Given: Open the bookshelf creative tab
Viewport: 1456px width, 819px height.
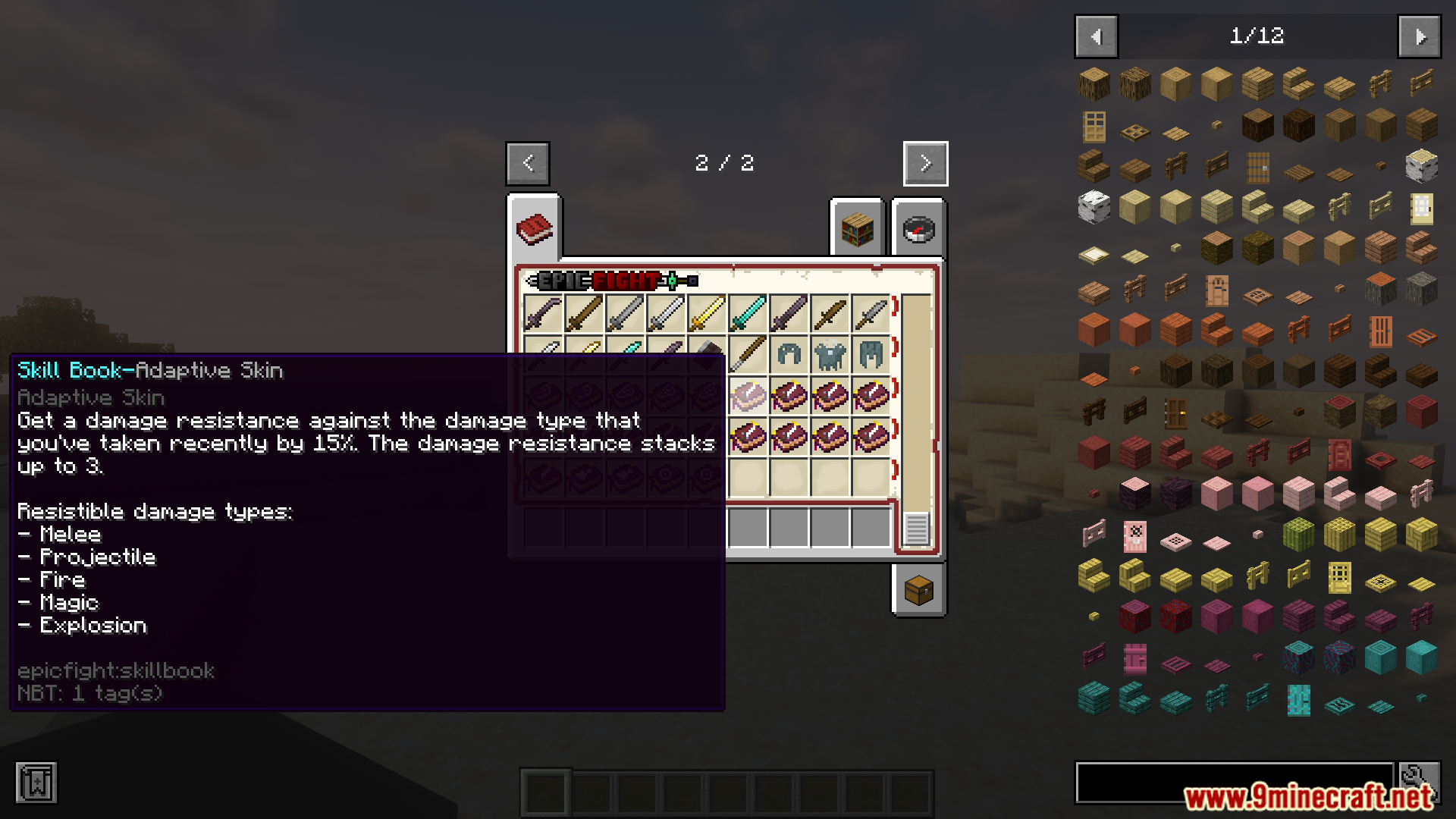Looking at the screenshot, I should pyautogui.click(x=857, y=228).
